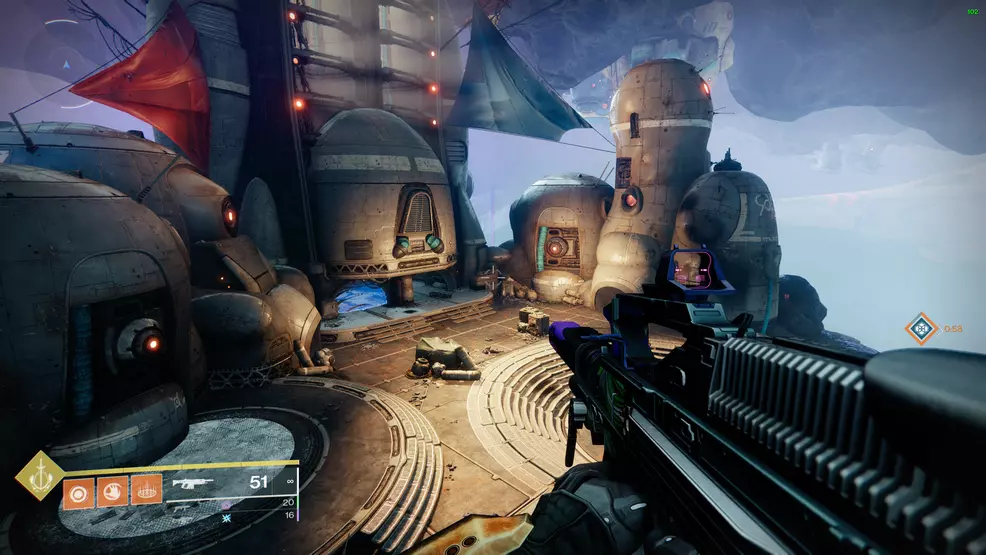Trigger the orange fist melee ability
The width and height of the screenshot is (986, 555).
112,491
